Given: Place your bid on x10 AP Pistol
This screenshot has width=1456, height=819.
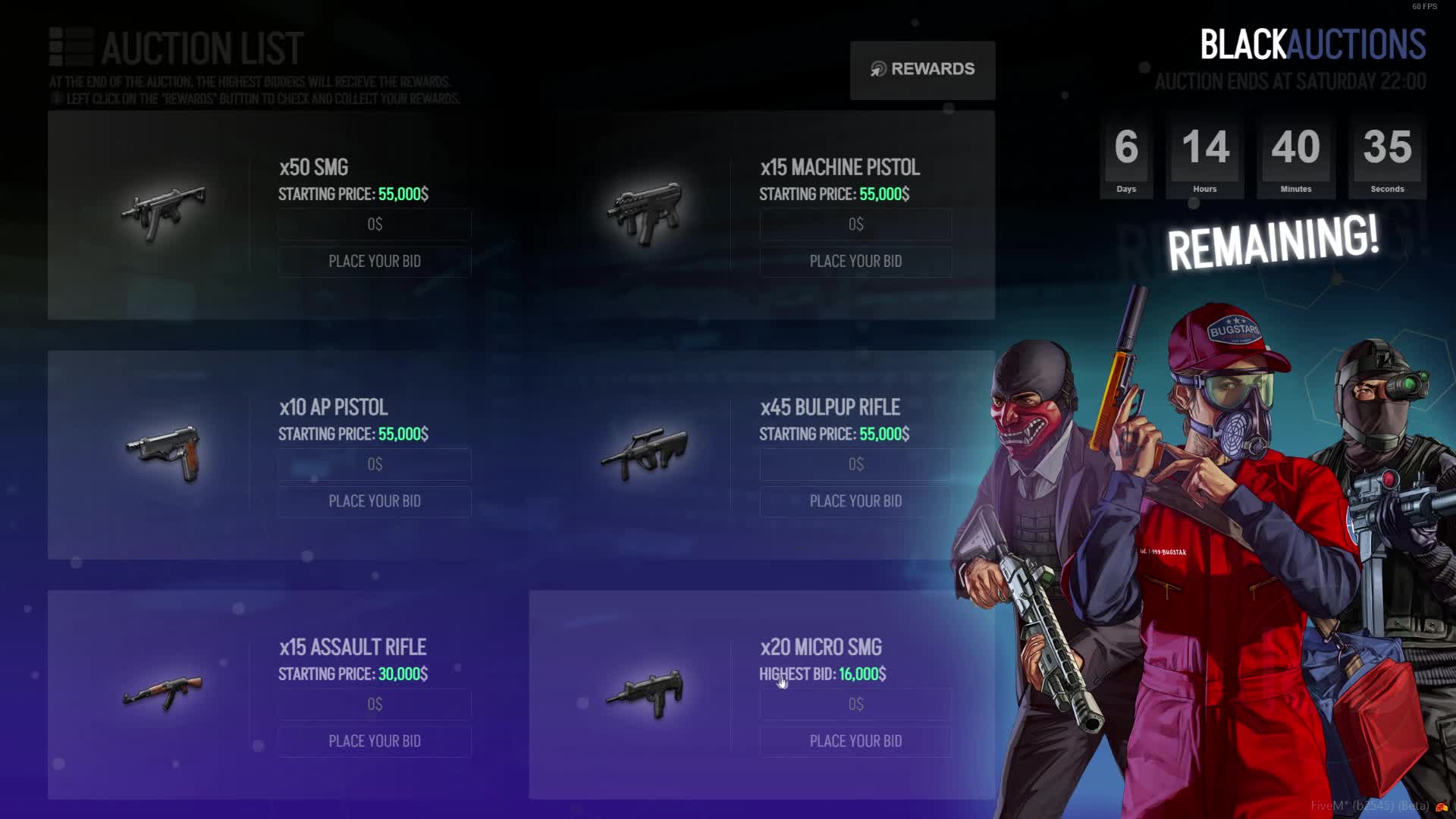Looking at the screenshot, I should pyautogui.click(x=375, y=501).
